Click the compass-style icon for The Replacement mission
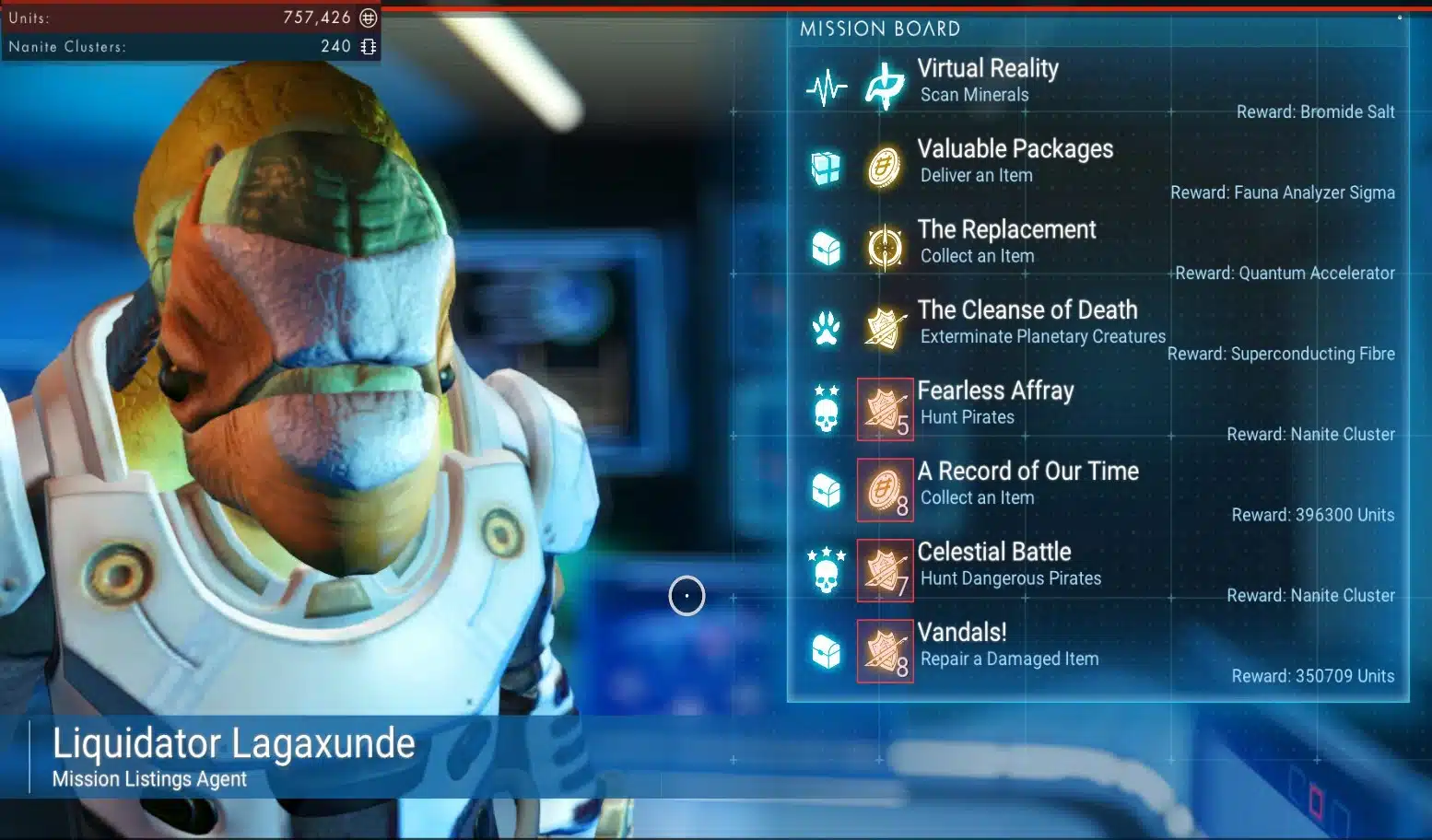1432x840 pixels. (885, 246)
